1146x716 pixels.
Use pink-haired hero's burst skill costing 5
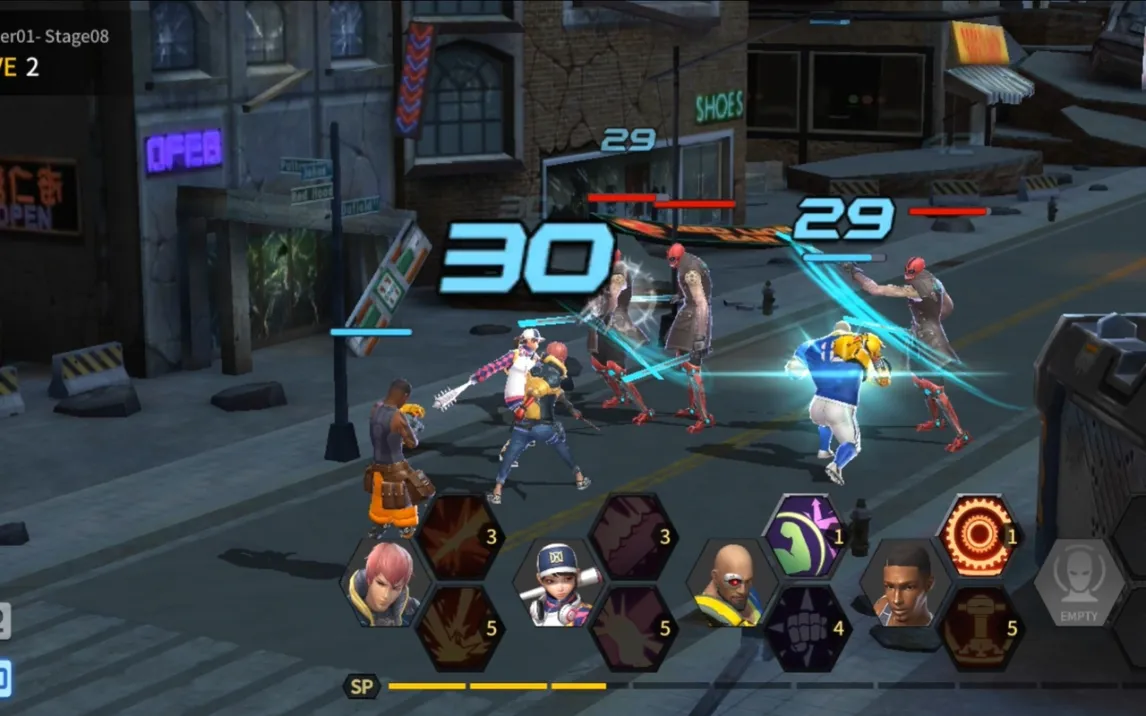click(459, 628)
